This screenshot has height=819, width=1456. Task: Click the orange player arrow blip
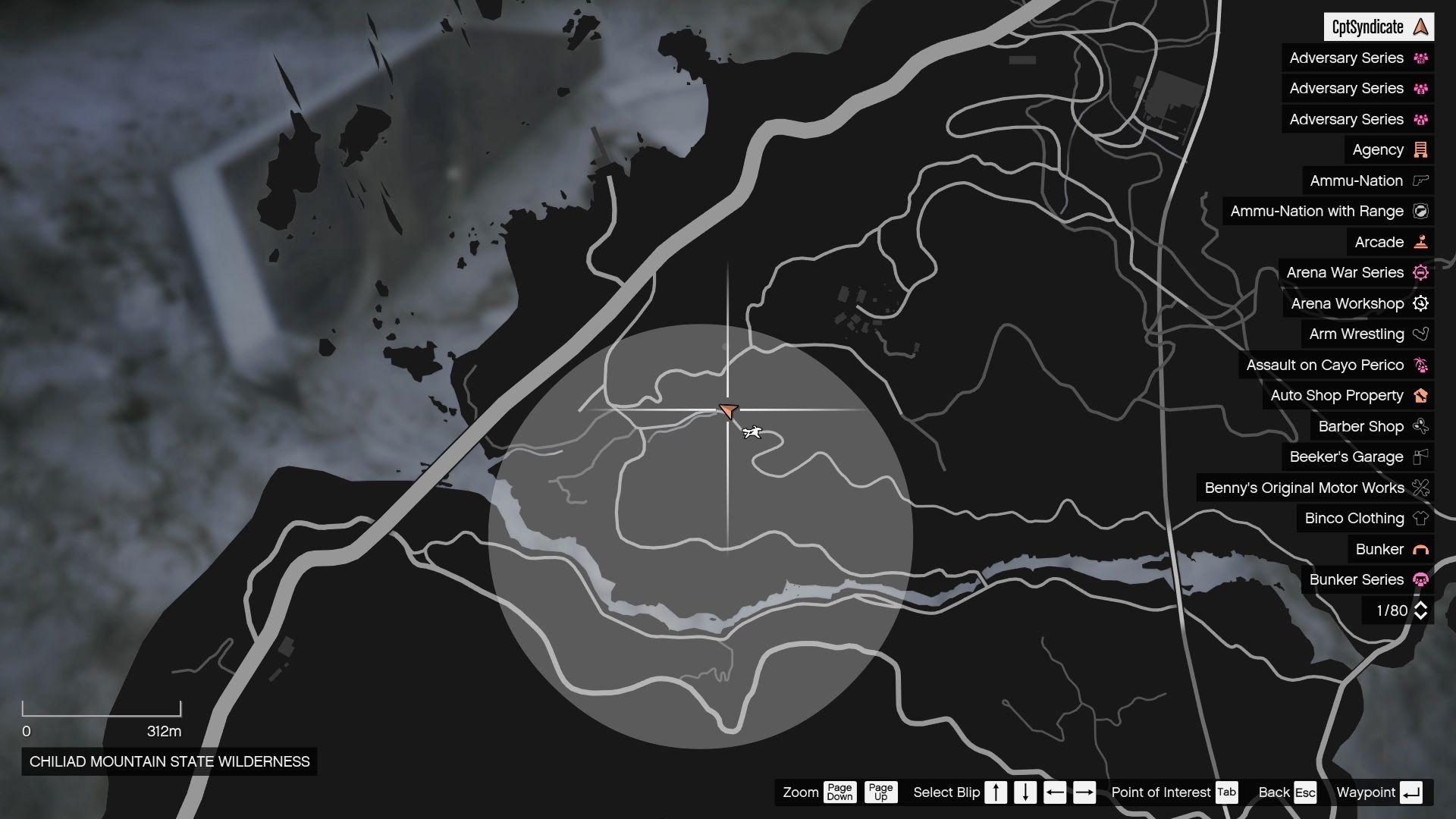click(x=728, y=411)
